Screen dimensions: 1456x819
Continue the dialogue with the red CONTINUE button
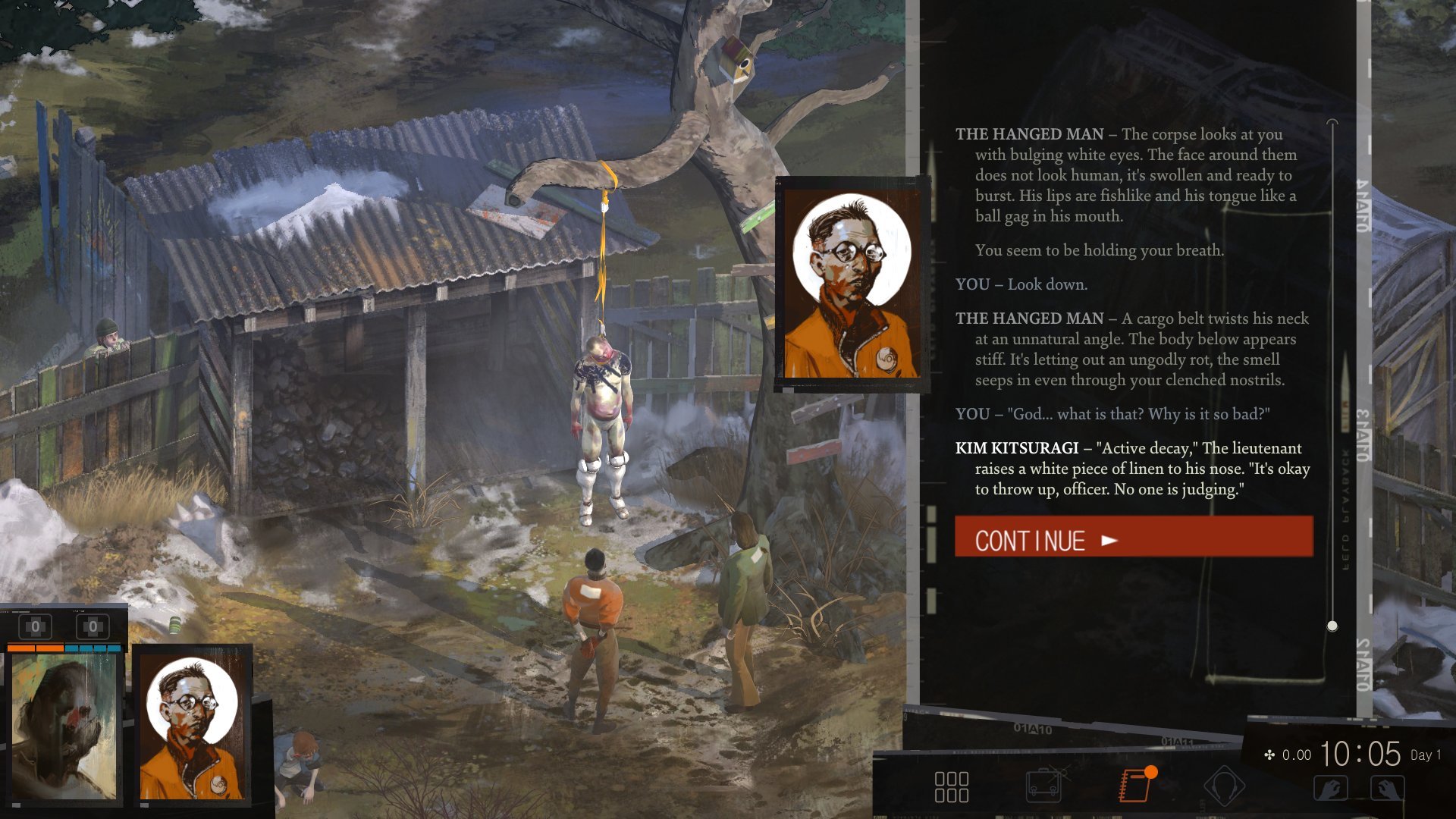tap(1133, 537)
